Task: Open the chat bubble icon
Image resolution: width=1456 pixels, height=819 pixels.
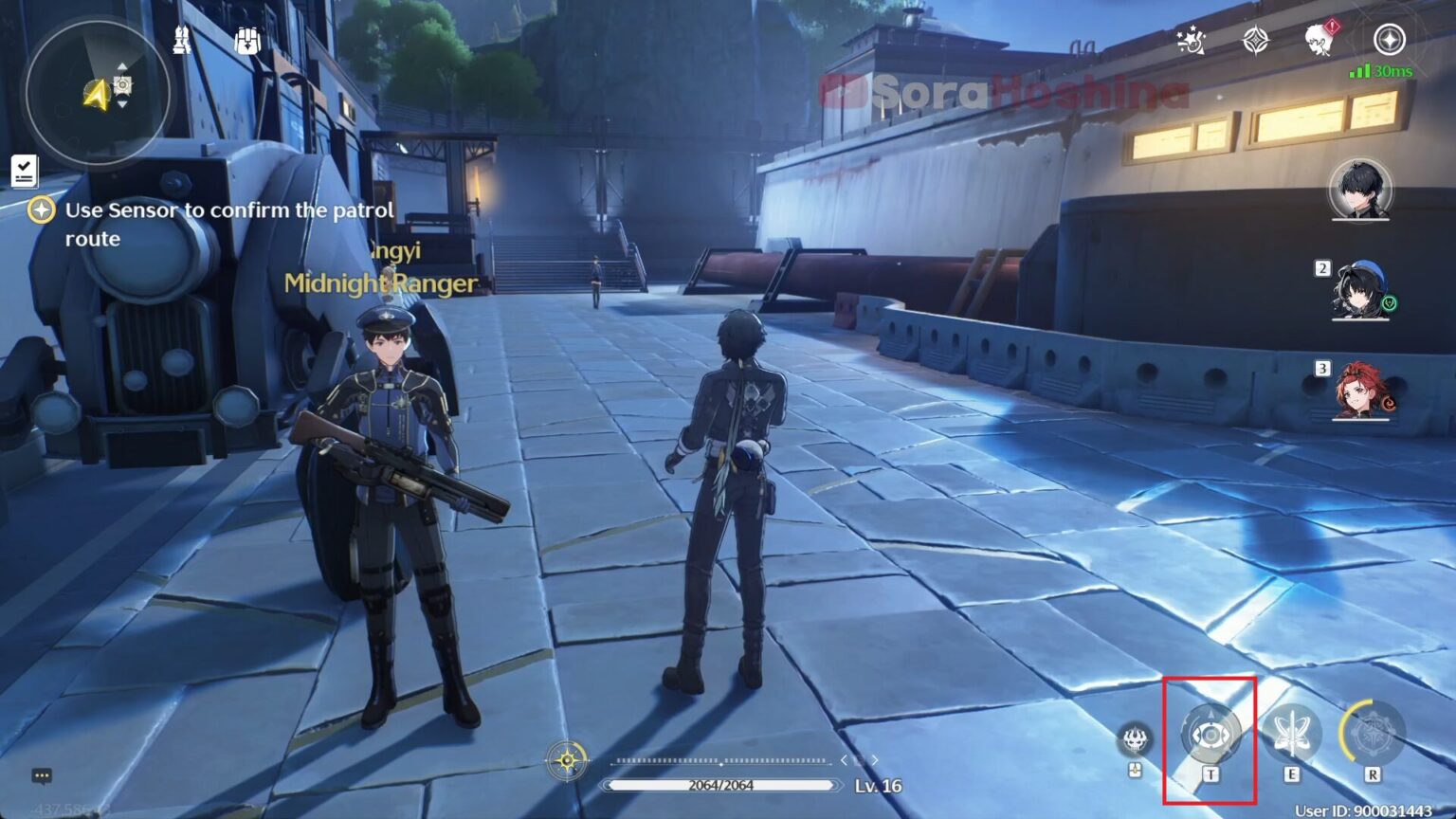Action: [x=42, y=775]
